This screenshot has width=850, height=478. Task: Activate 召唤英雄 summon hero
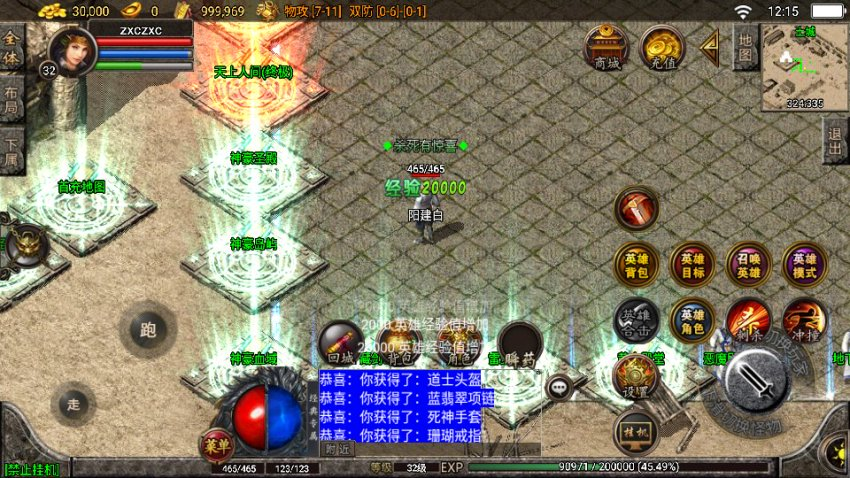(748, 265)
